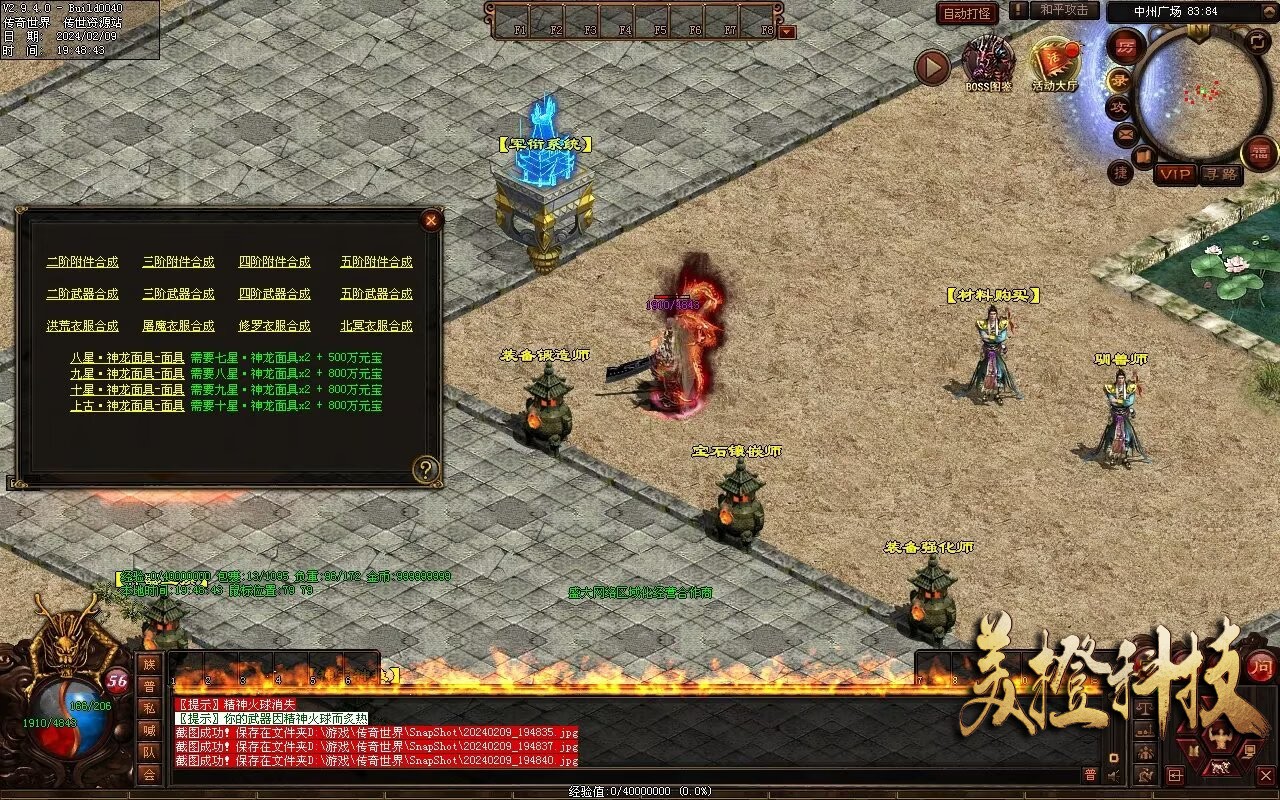
Task: Expand the hotkey bar dropdown arrow
Action: pos(787,31)
